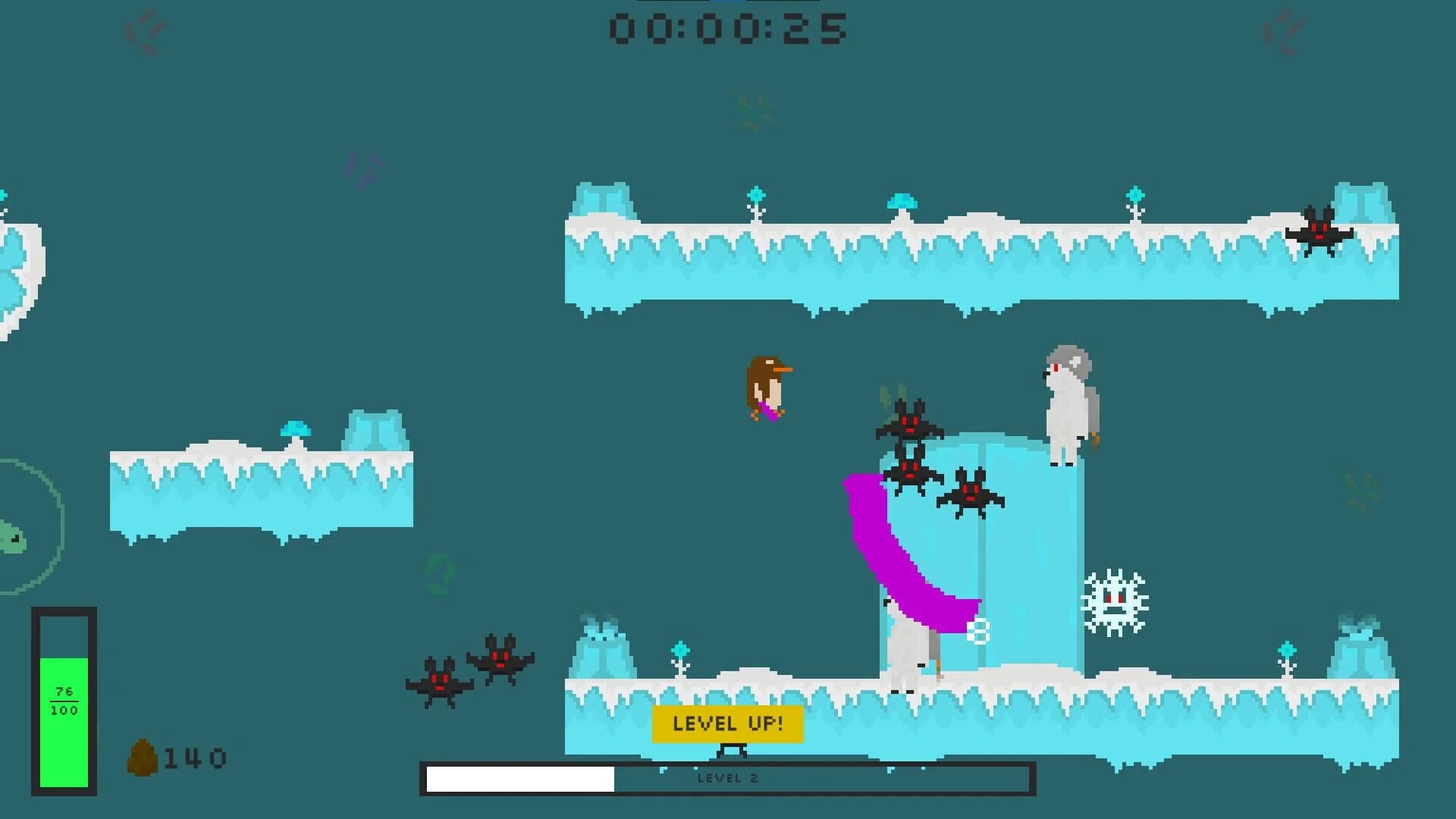The image size is (1456, 819).
Task: Click the green health bar showing 76/100
Action: (x=64, y=698)
